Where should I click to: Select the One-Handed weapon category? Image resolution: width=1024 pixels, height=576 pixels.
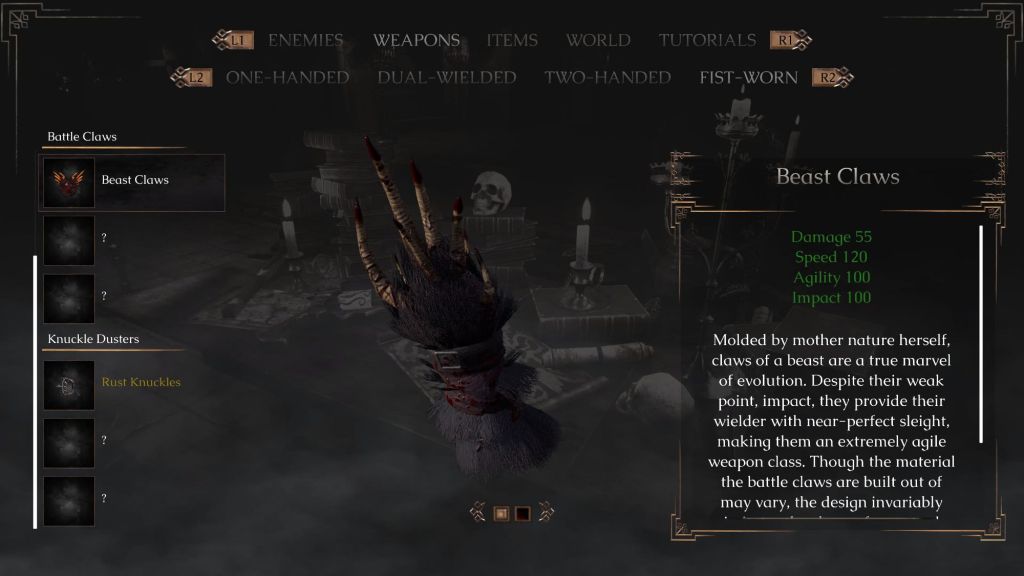click(287, 78)
